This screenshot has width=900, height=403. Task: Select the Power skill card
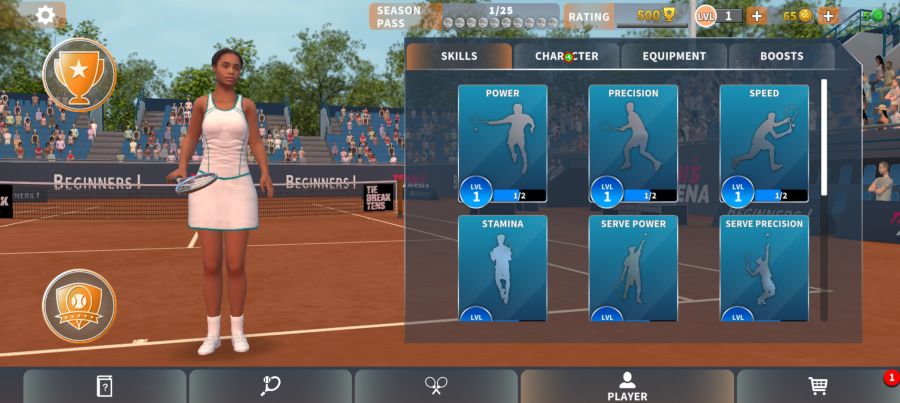coord(502,143)
